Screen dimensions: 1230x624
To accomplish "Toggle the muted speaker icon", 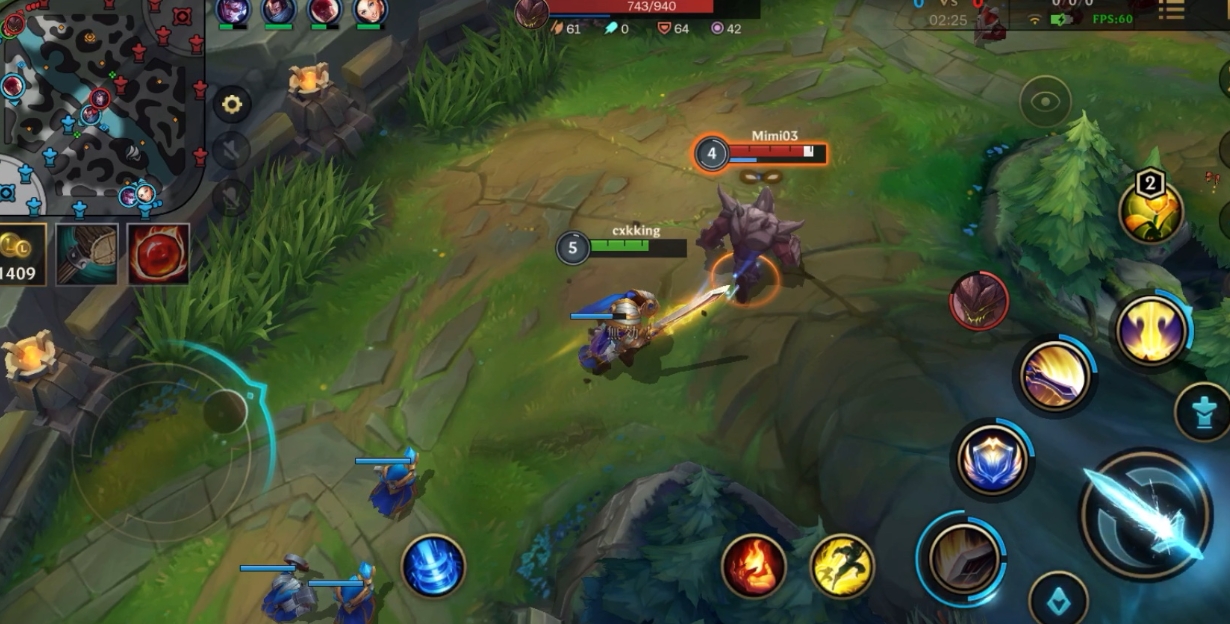I will [232, 150].
